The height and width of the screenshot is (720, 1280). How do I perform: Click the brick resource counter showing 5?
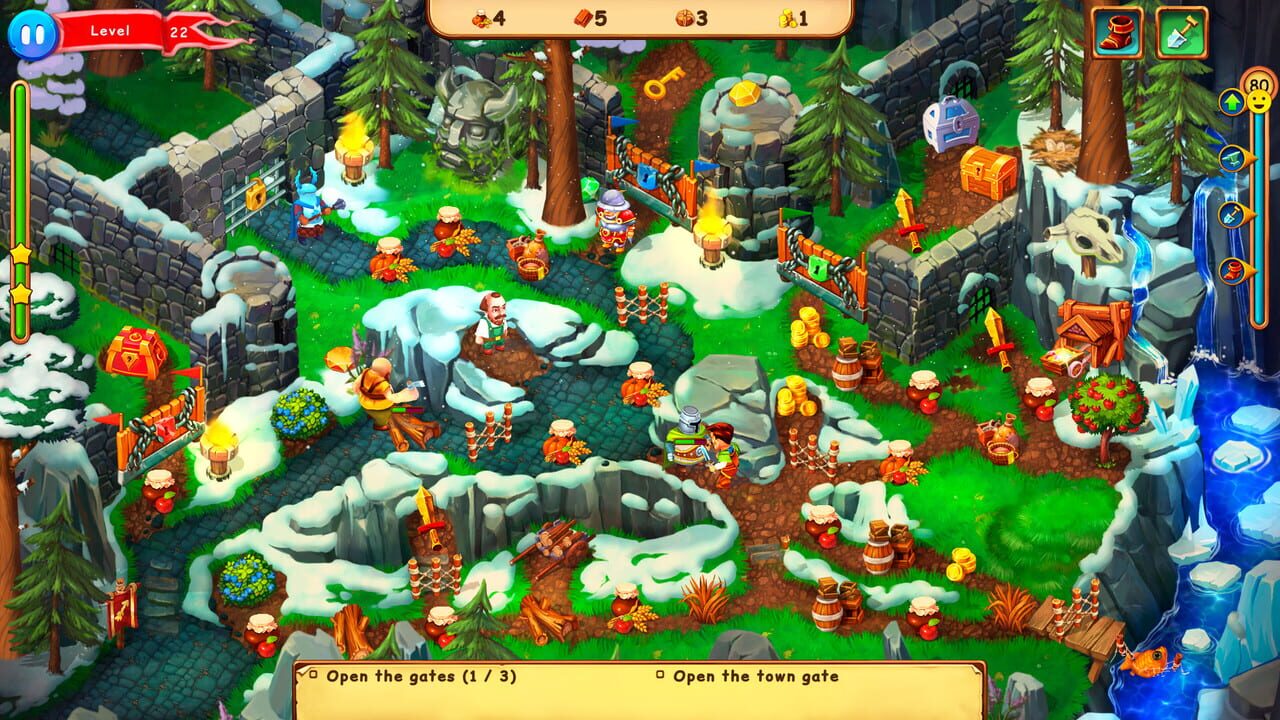590,17
